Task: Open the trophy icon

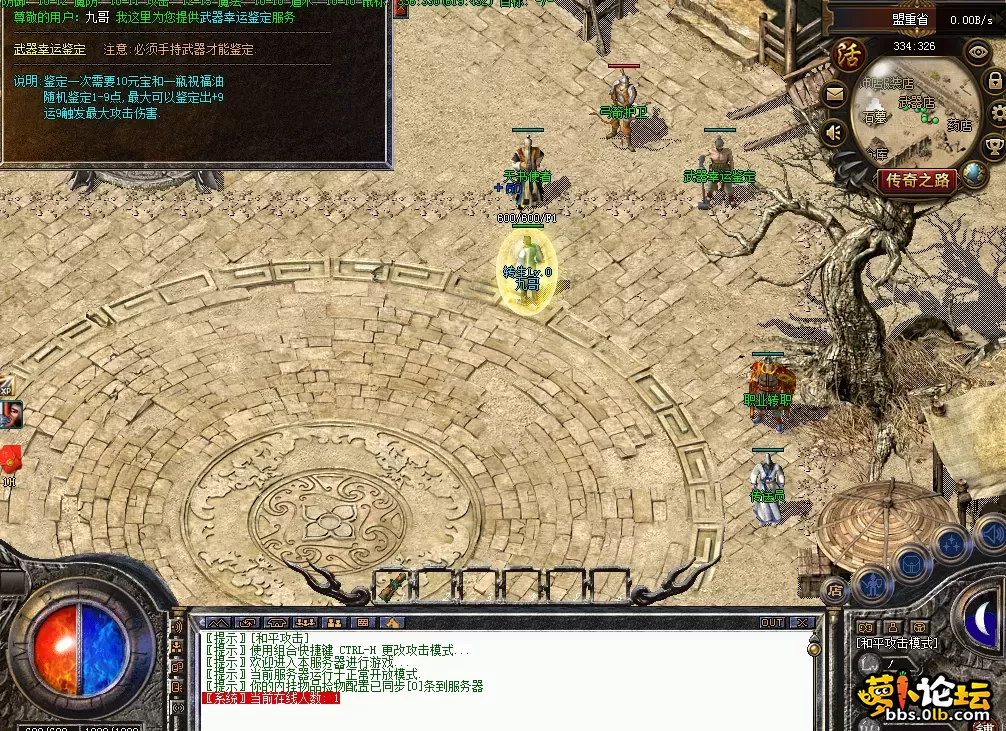Action: click(x=995, y=146)
